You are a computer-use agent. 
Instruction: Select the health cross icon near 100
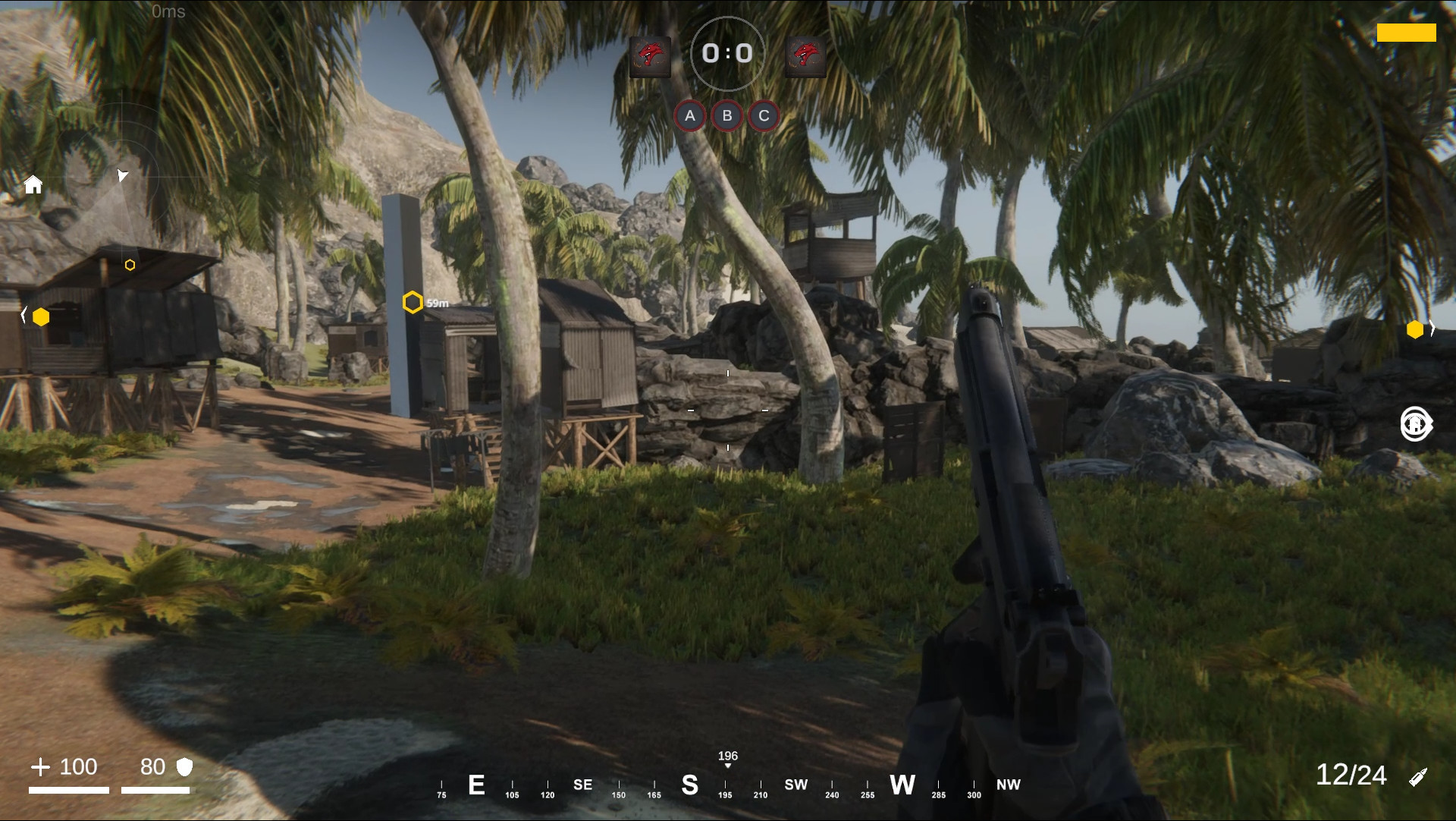(x=42, y=767)
